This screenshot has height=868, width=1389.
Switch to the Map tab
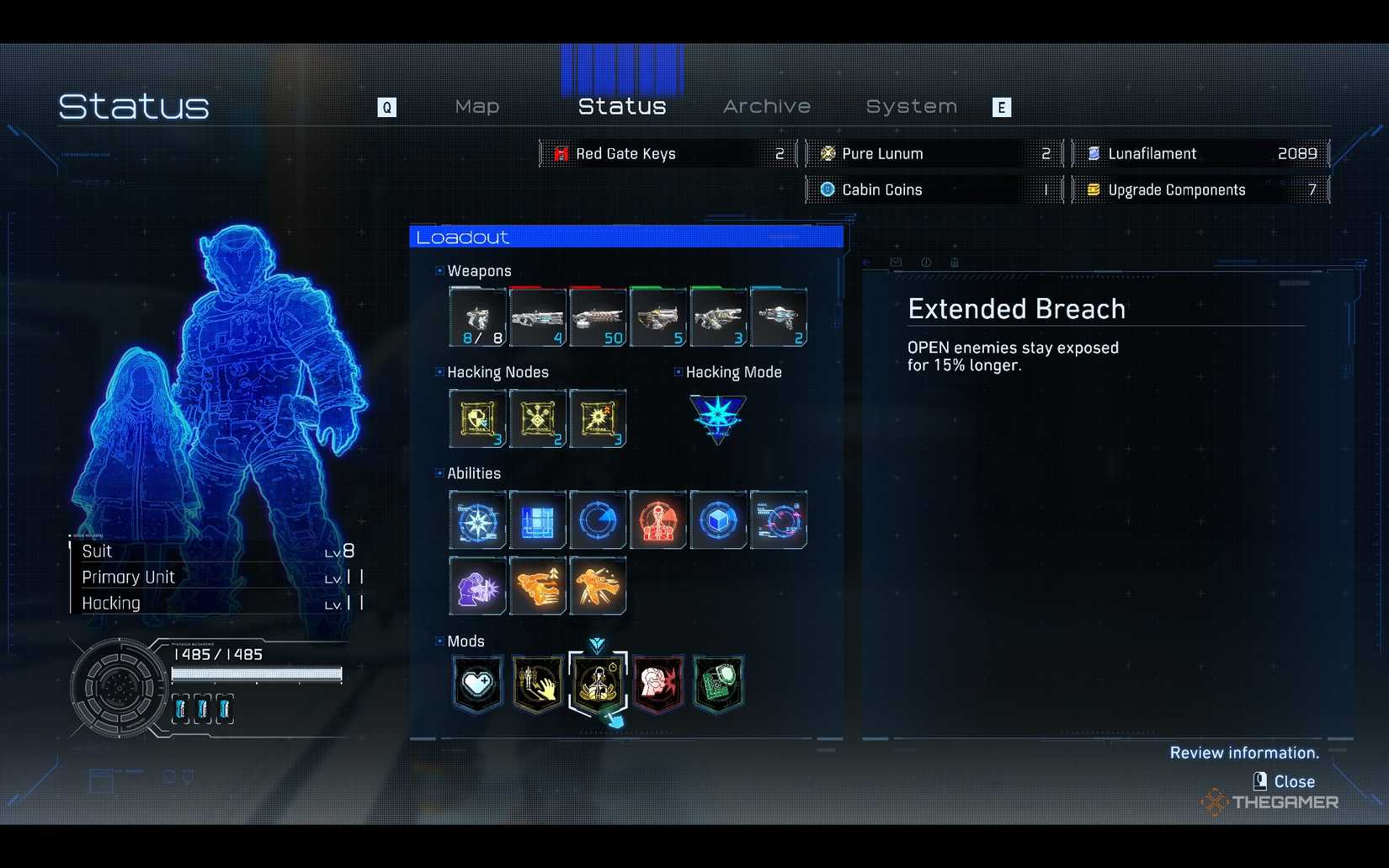coord(476,106)
